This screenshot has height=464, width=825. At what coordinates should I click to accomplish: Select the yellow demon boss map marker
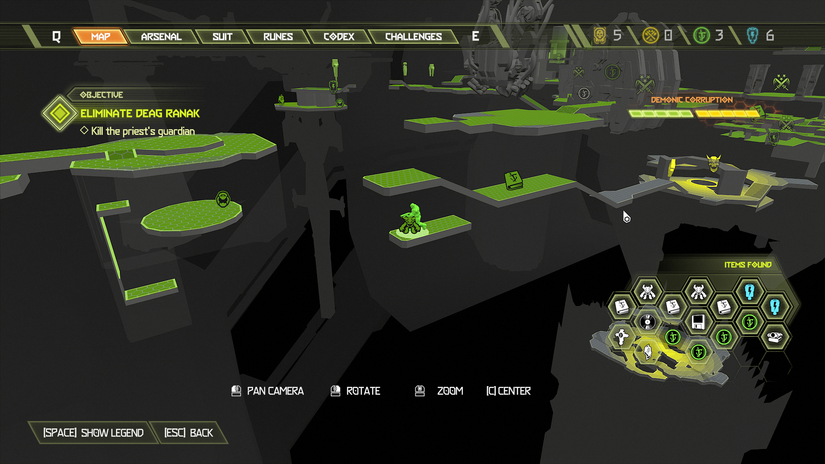713,162
